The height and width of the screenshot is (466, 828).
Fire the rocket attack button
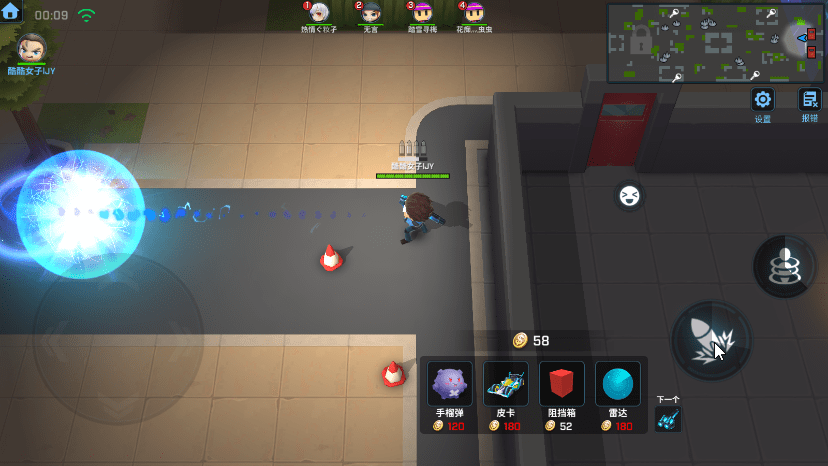711,340
